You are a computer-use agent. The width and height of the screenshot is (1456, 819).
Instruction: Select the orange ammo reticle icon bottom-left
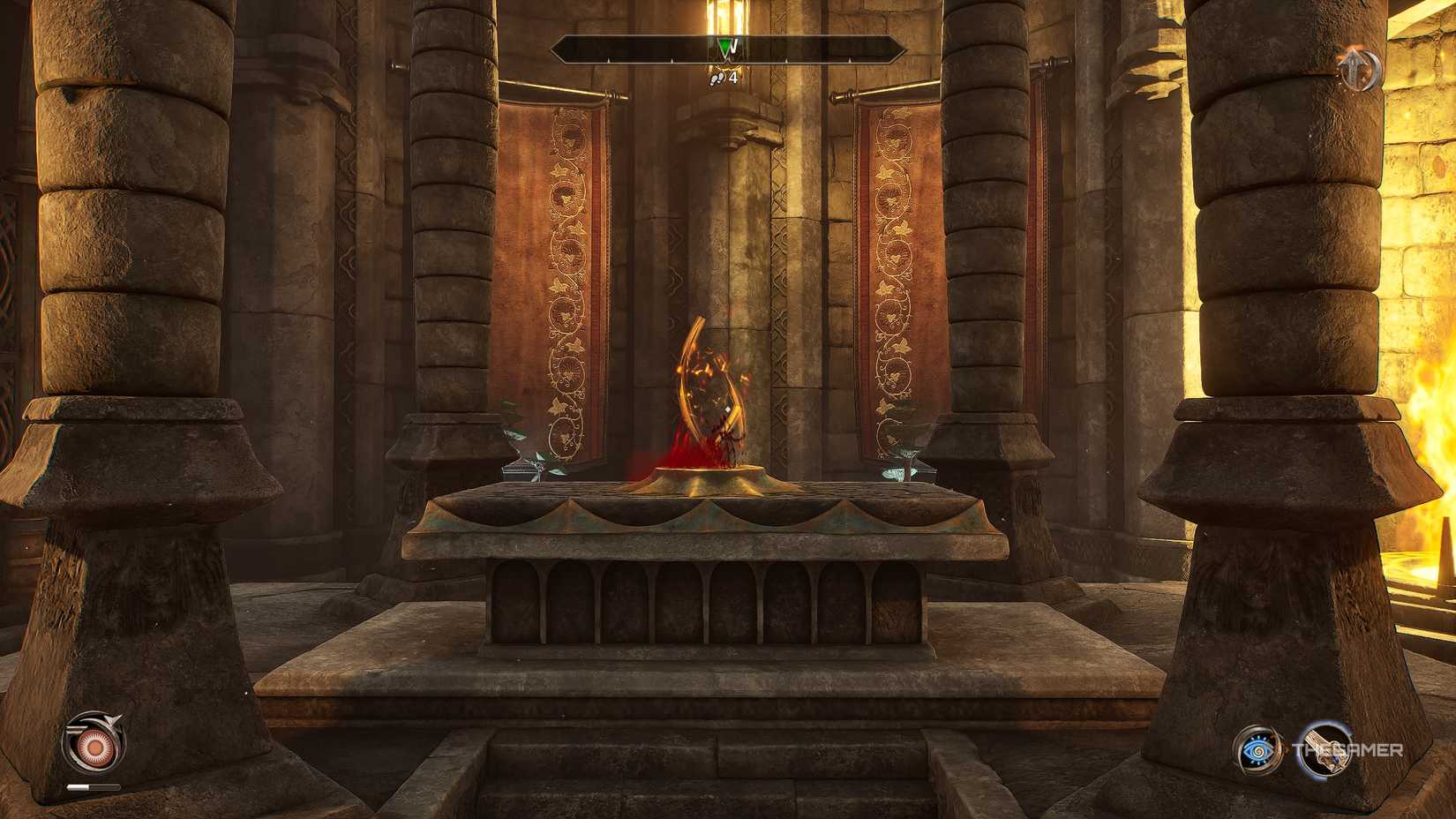[96, 745]
